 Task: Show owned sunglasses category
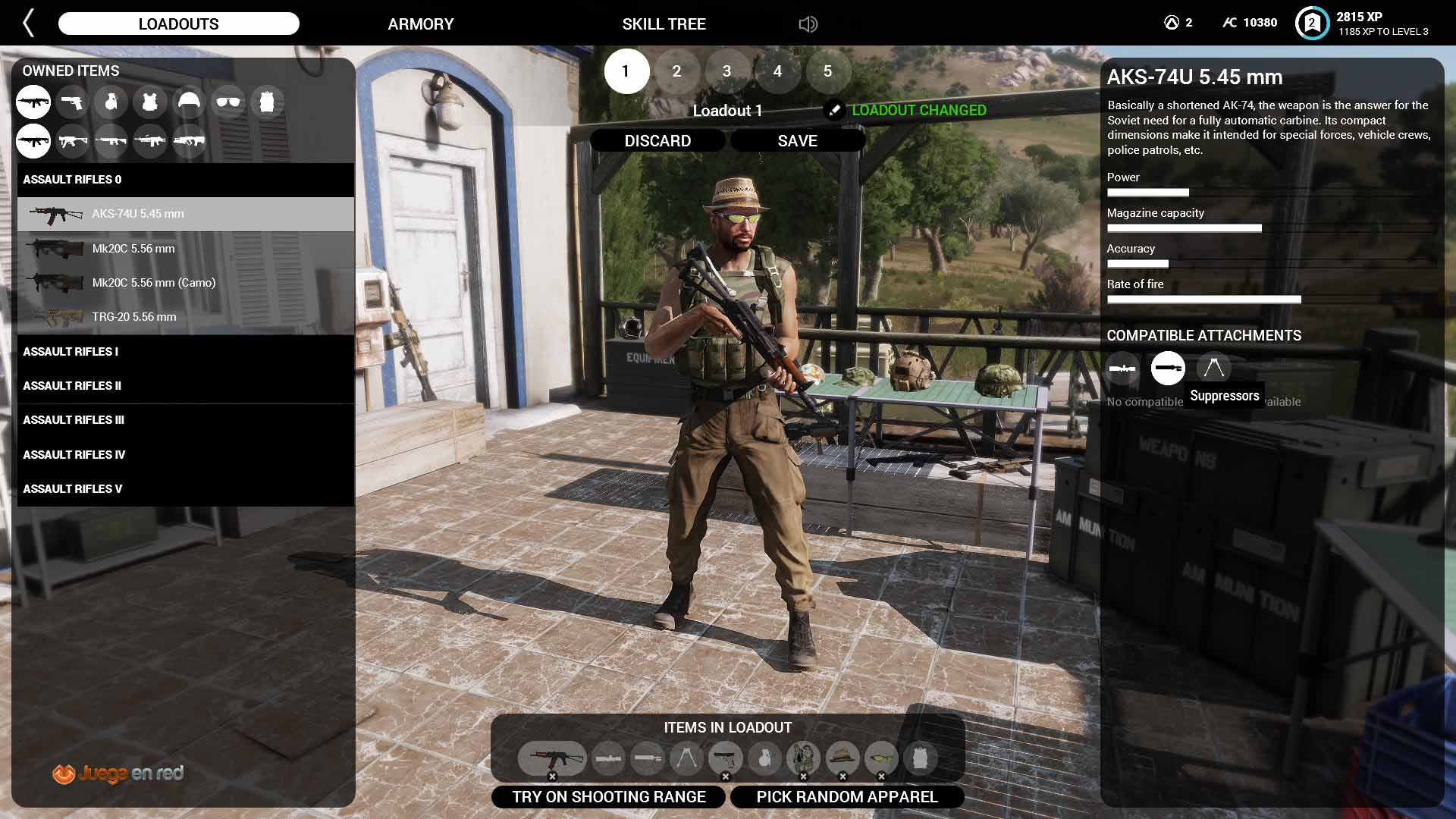[227, 102]
